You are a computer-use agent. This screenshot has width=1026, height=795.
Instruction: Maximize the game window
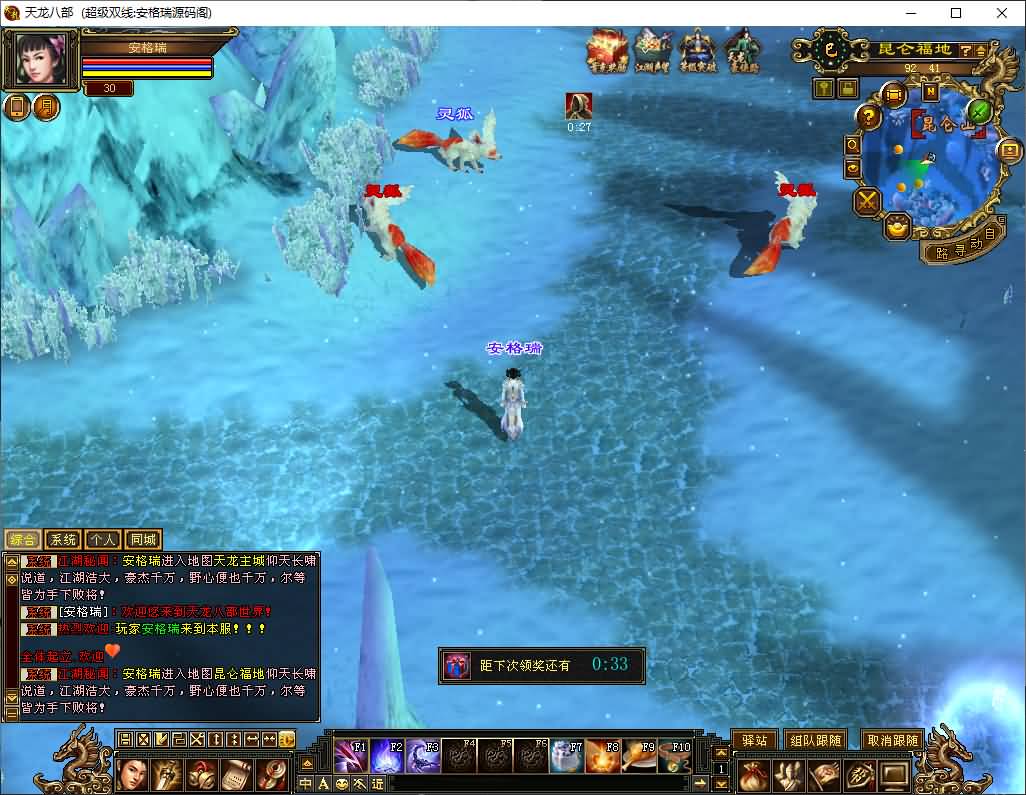point(956,13)
